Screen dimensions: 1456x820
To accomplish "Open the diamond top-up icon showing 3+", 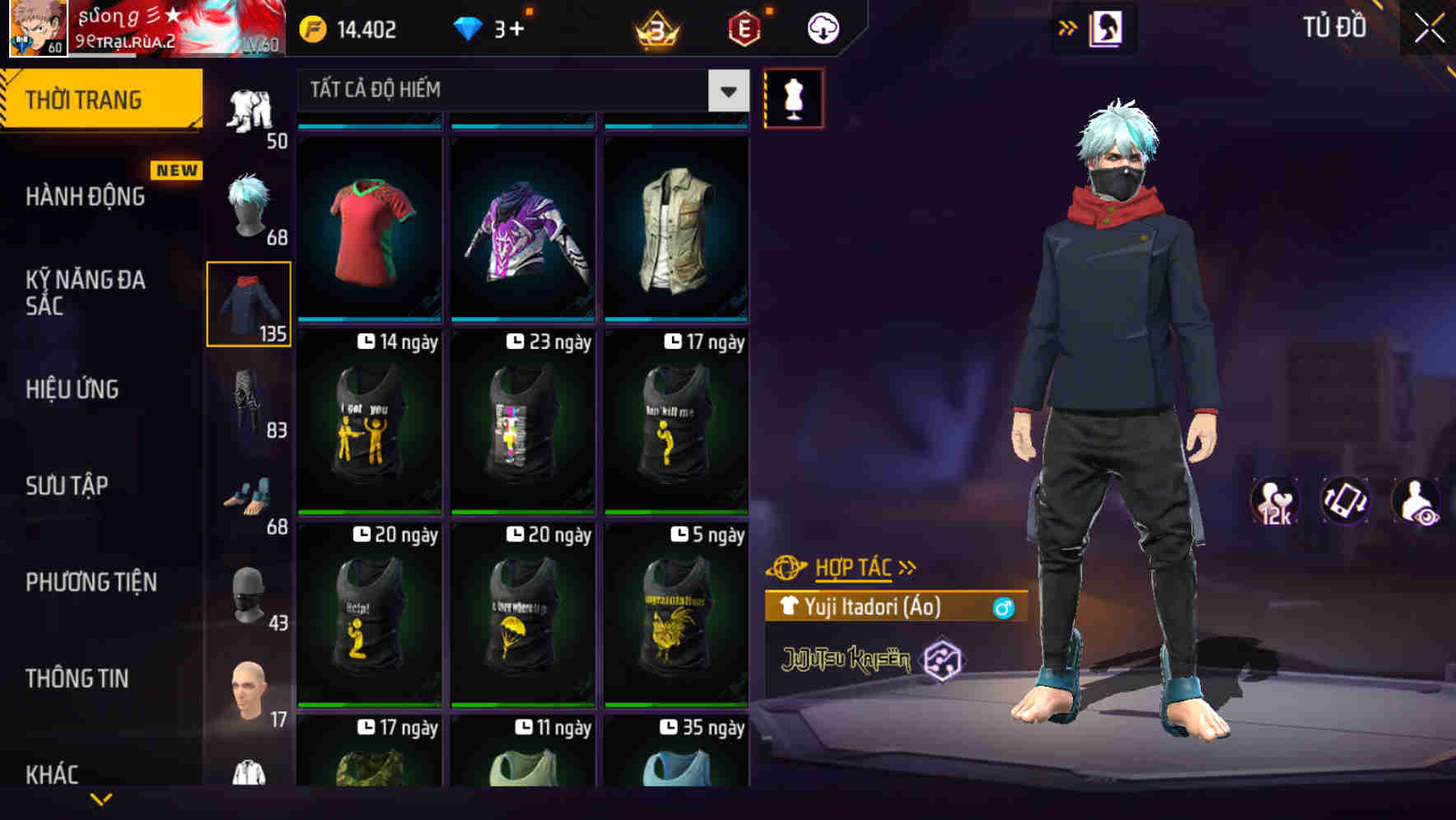I will pyautogui.click(x=469, y=27).
